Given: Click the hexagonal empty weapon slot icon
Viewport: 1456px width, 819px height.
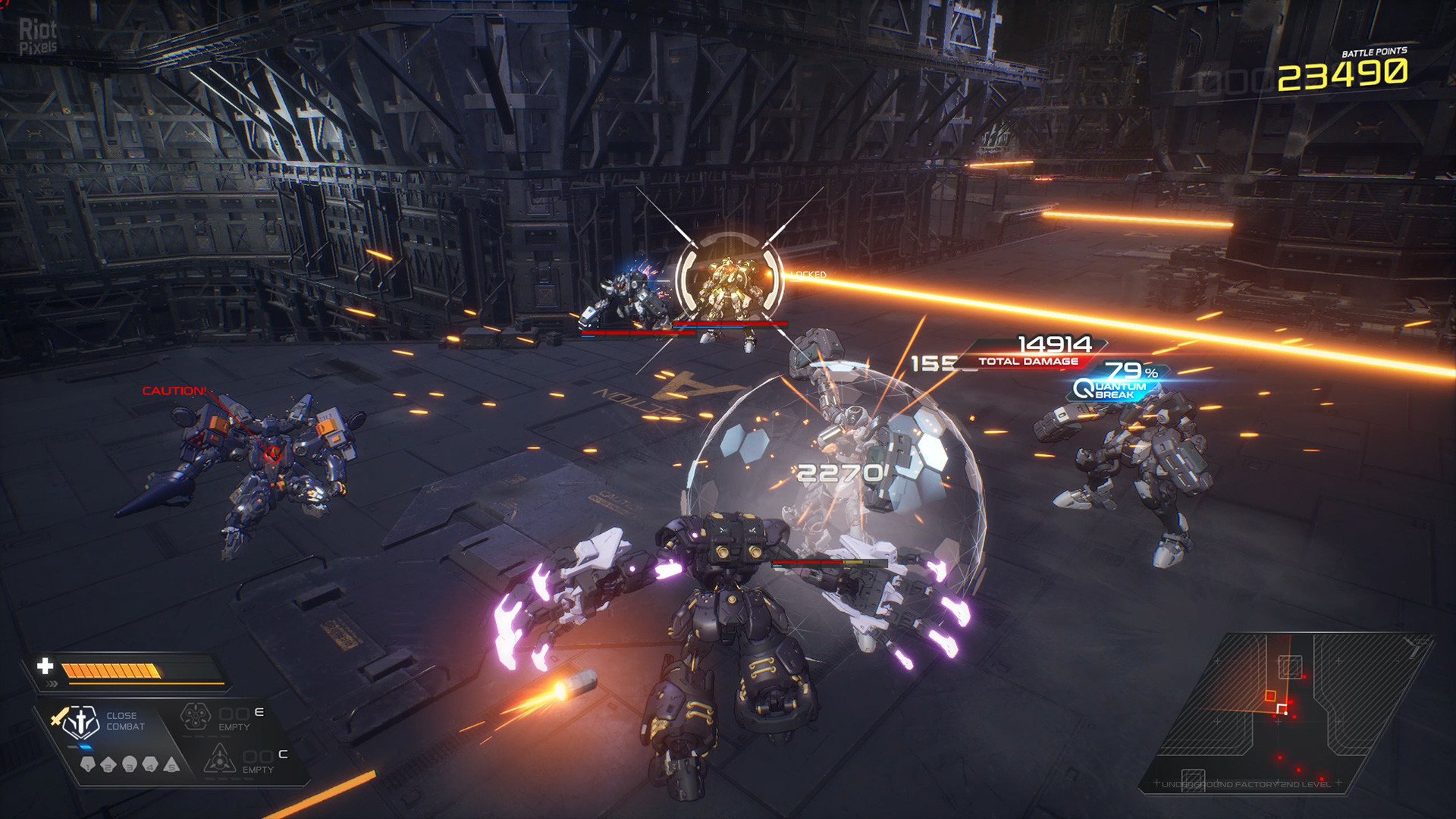Looking at the screenshot, I should [x=195, y=717].
